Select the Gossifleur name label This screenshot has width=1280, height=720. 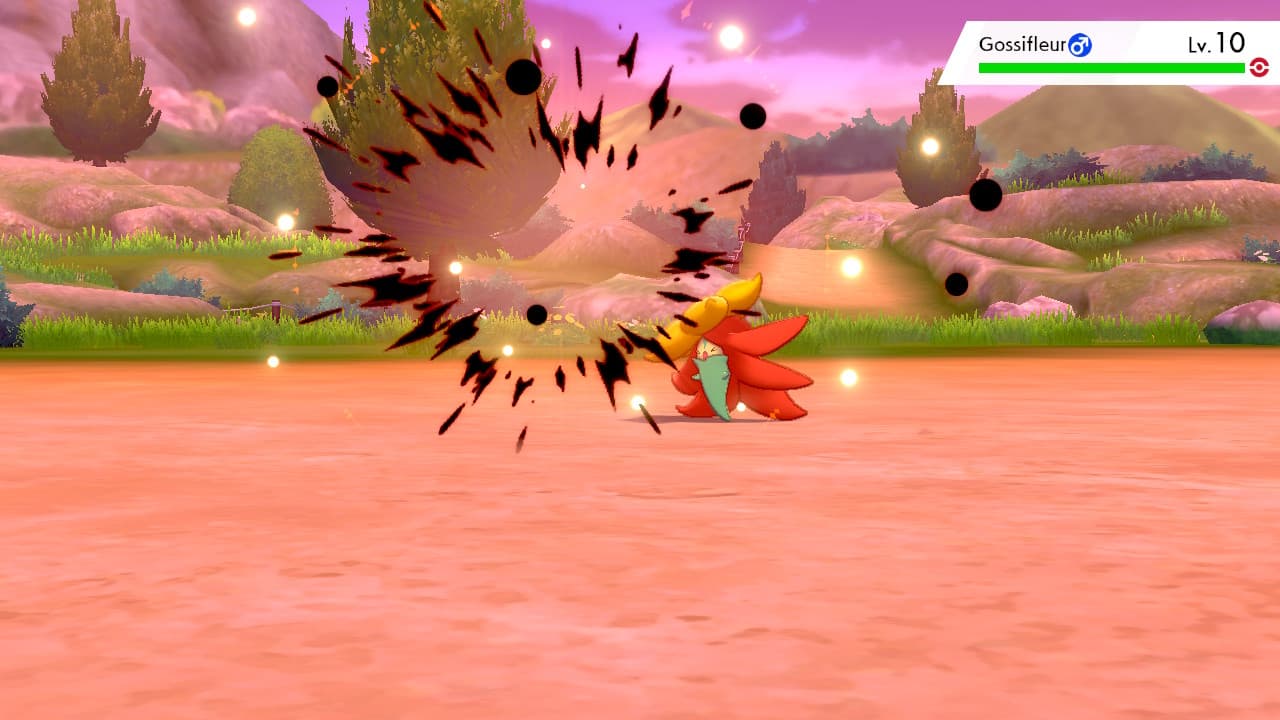point(1022,42)
